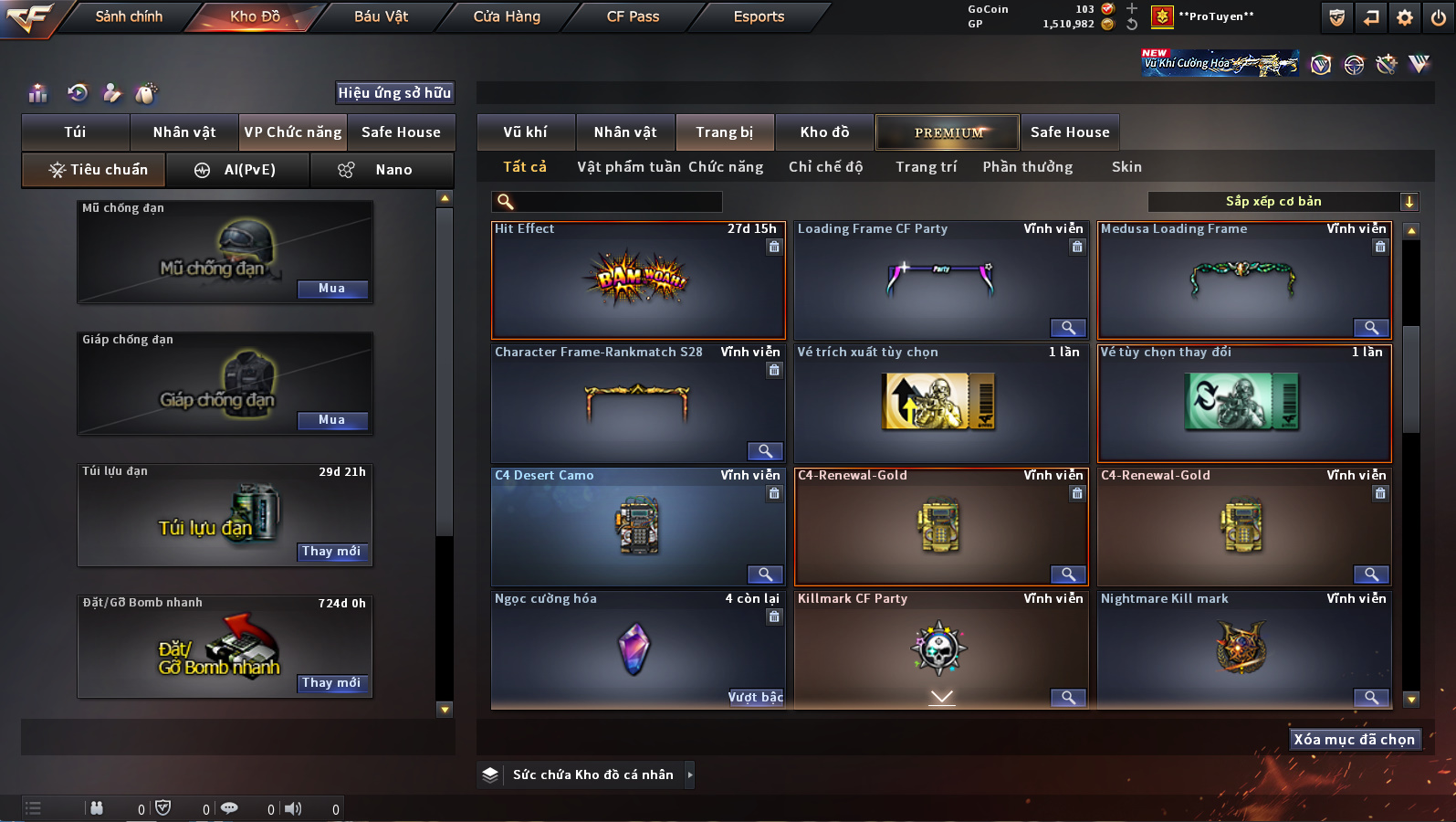Renew the Túi lựu đạn item
Image resolution: width=1456 pixels, height=822 pixels.
click(x=332, y=552)
